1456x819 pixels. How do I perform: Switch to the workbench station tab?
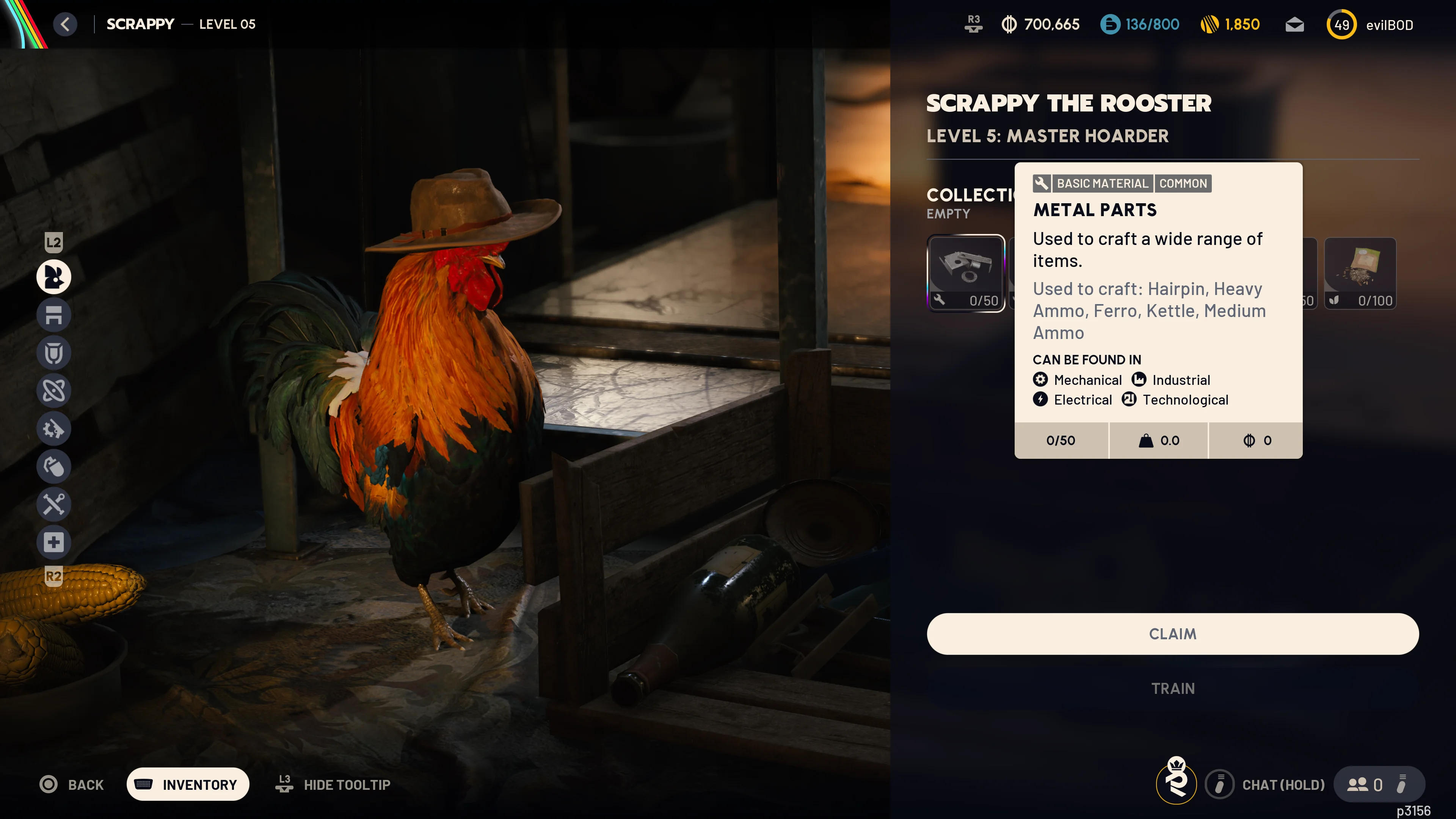tap(54, 315)
